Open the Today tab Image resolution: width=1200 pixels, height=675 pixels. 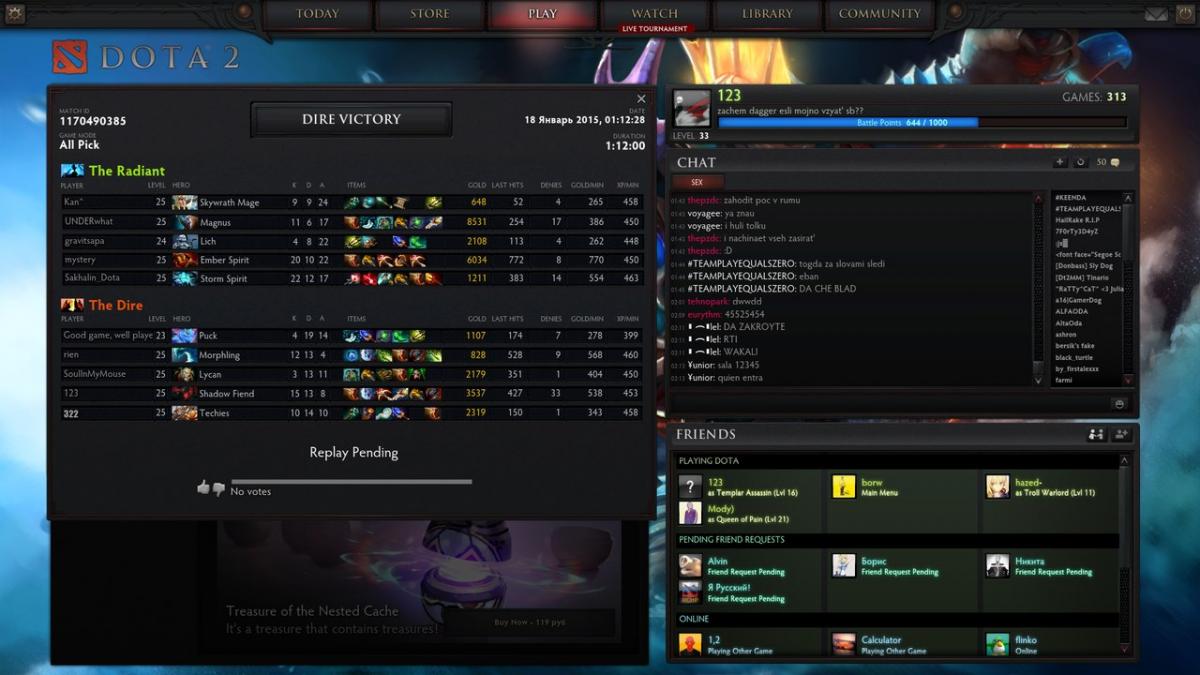pos(317,14)
